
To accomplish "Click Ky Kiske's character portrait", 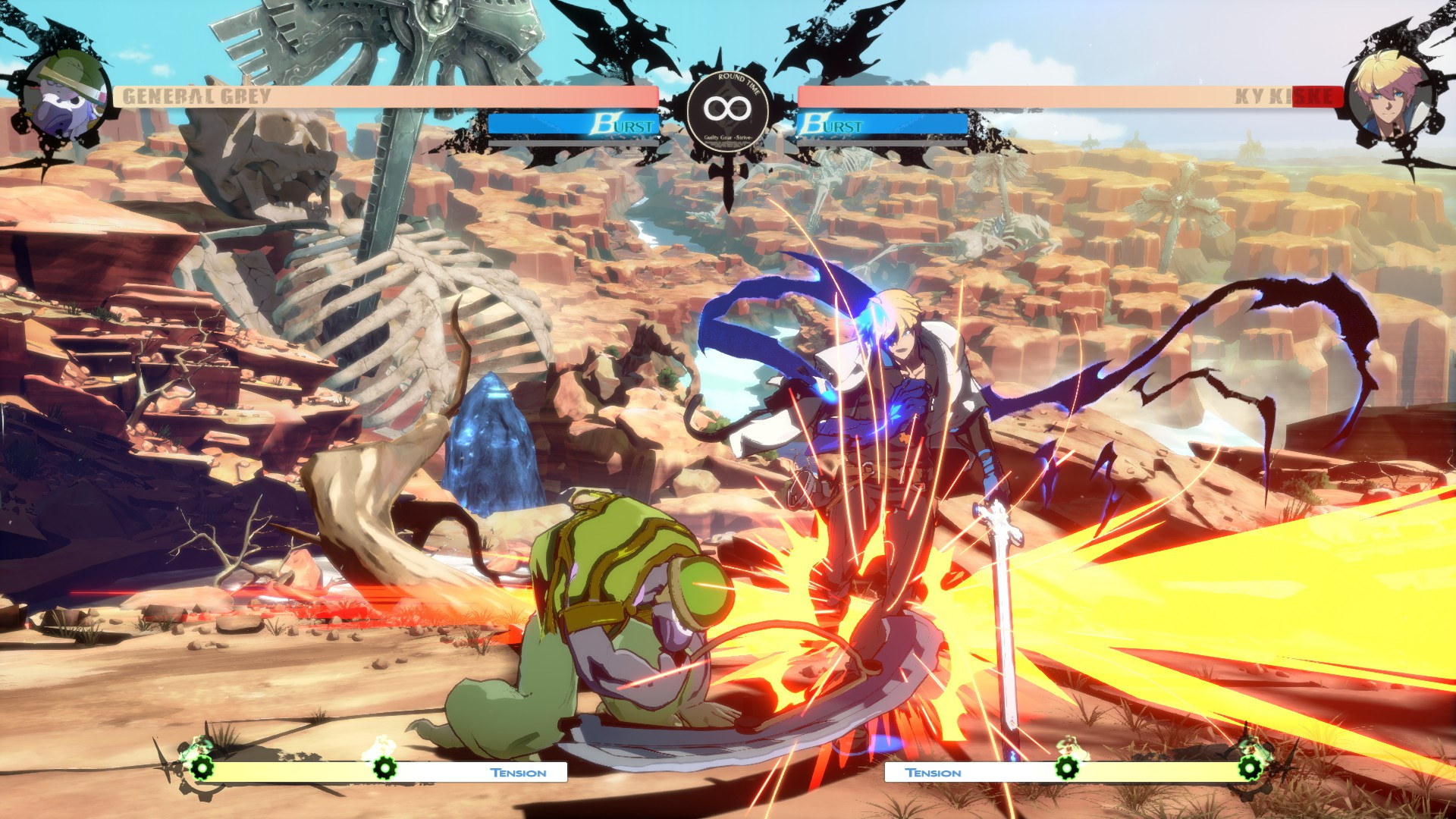I will [1388, 91].
